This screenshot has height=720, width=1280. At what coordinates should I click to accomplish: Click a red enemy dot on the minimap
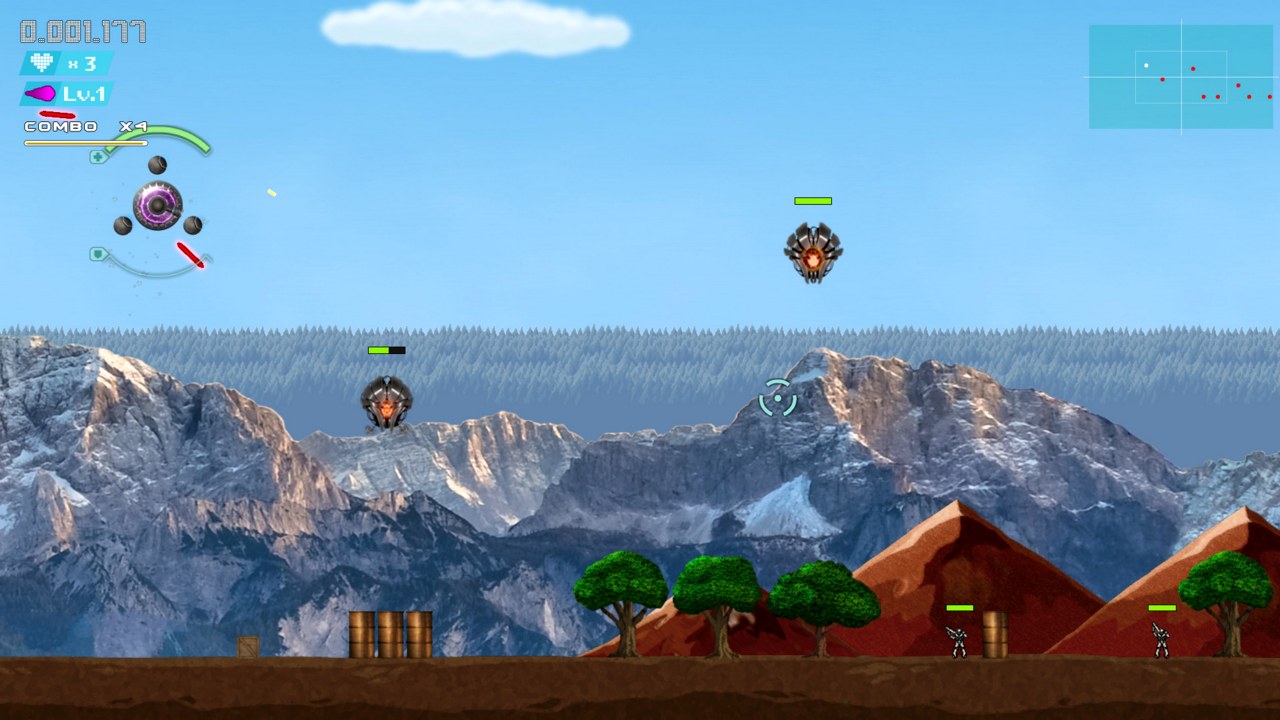tap(1195, 70)
